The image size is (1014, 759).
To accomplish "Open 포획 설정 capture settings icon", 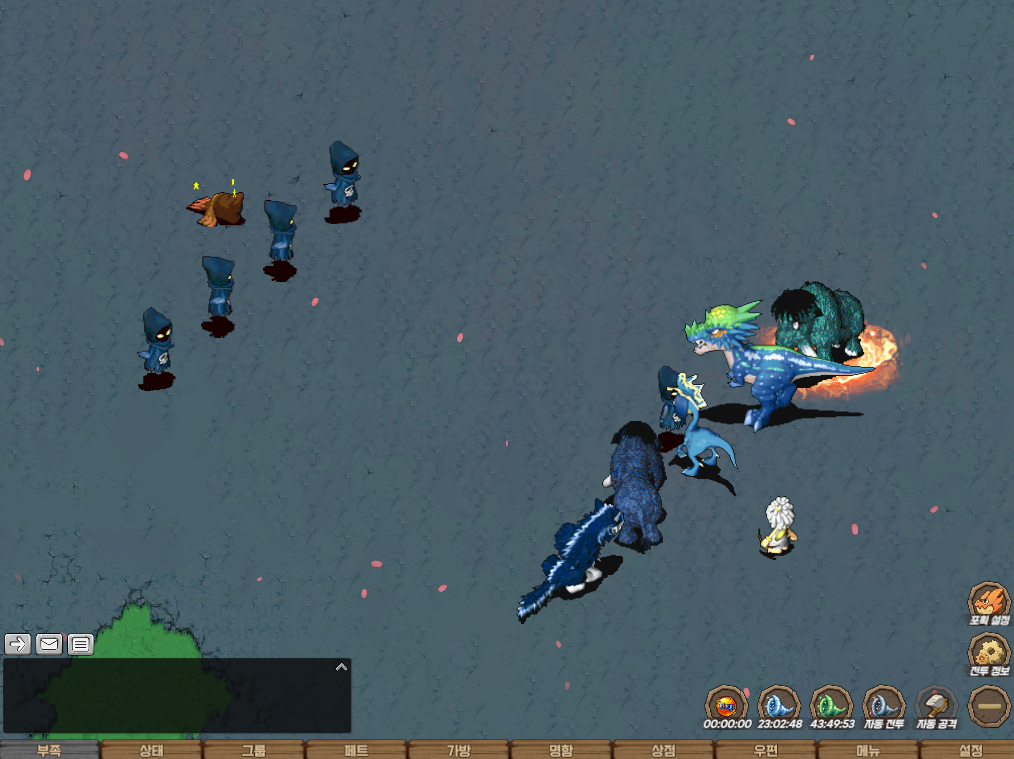I will click(988, 602).
